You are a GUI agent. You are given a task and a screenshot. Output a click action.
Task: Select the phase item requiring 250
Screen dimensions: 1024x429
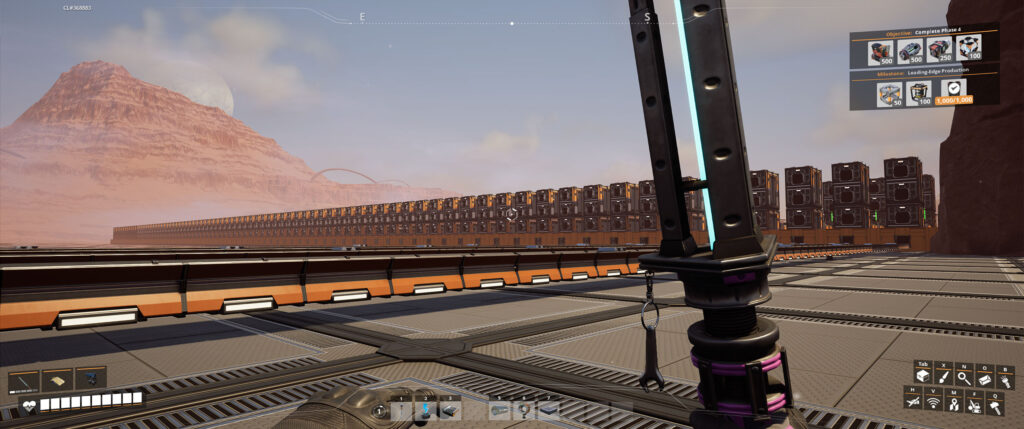(938, 51)
